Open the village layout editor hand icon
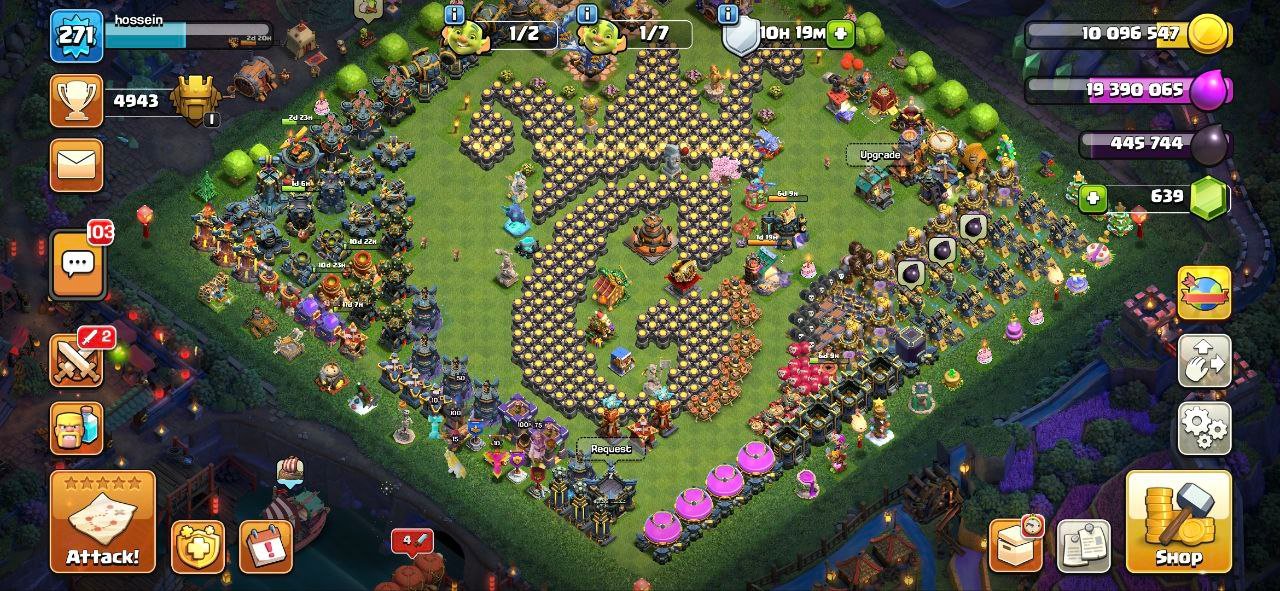The height and width of the screenshot is (591, 1280). tap(1204, 361)
